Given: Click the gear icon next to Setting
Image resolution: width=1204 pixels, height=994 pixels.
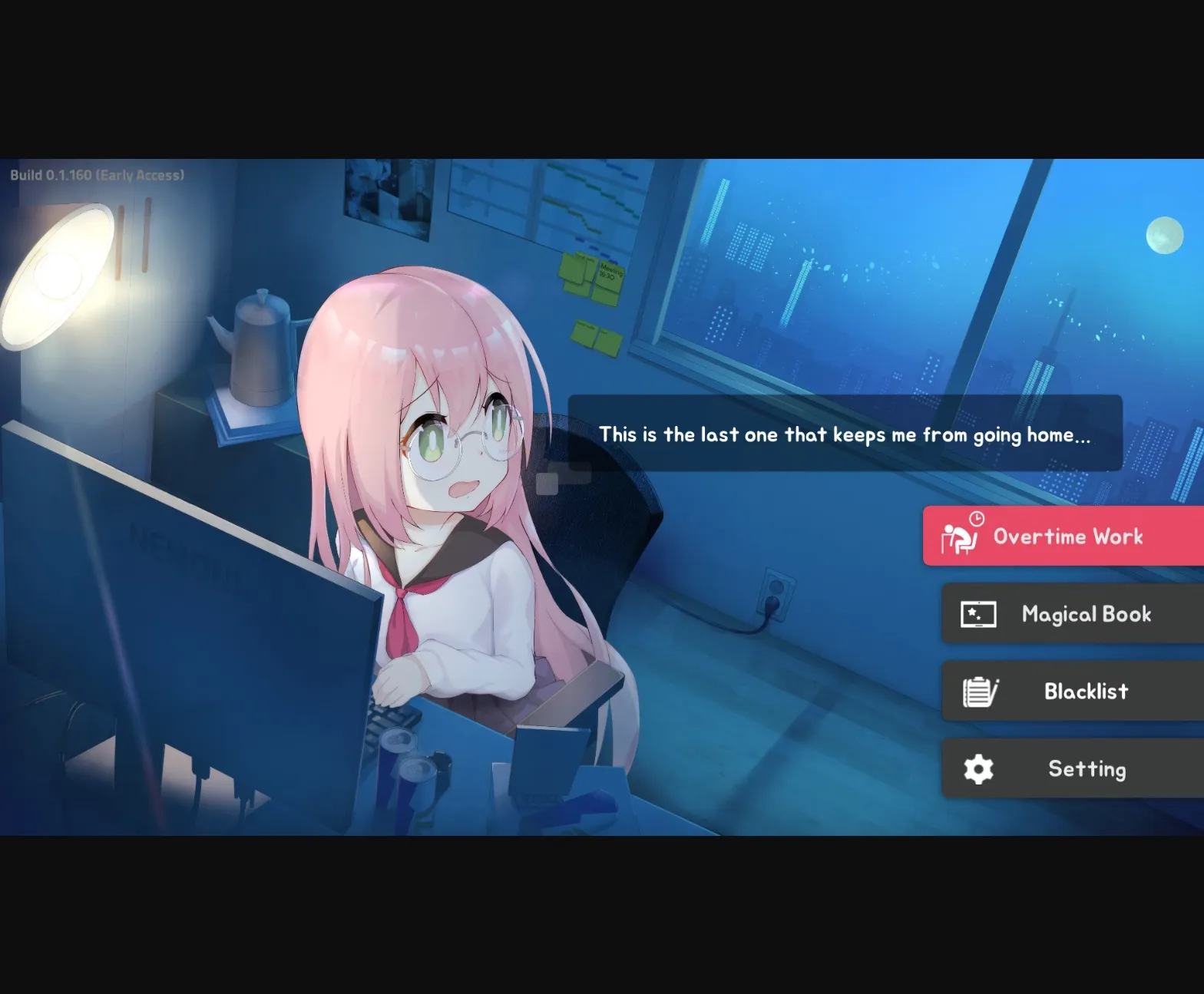Looking at the screenshot, I should point(977,768).
